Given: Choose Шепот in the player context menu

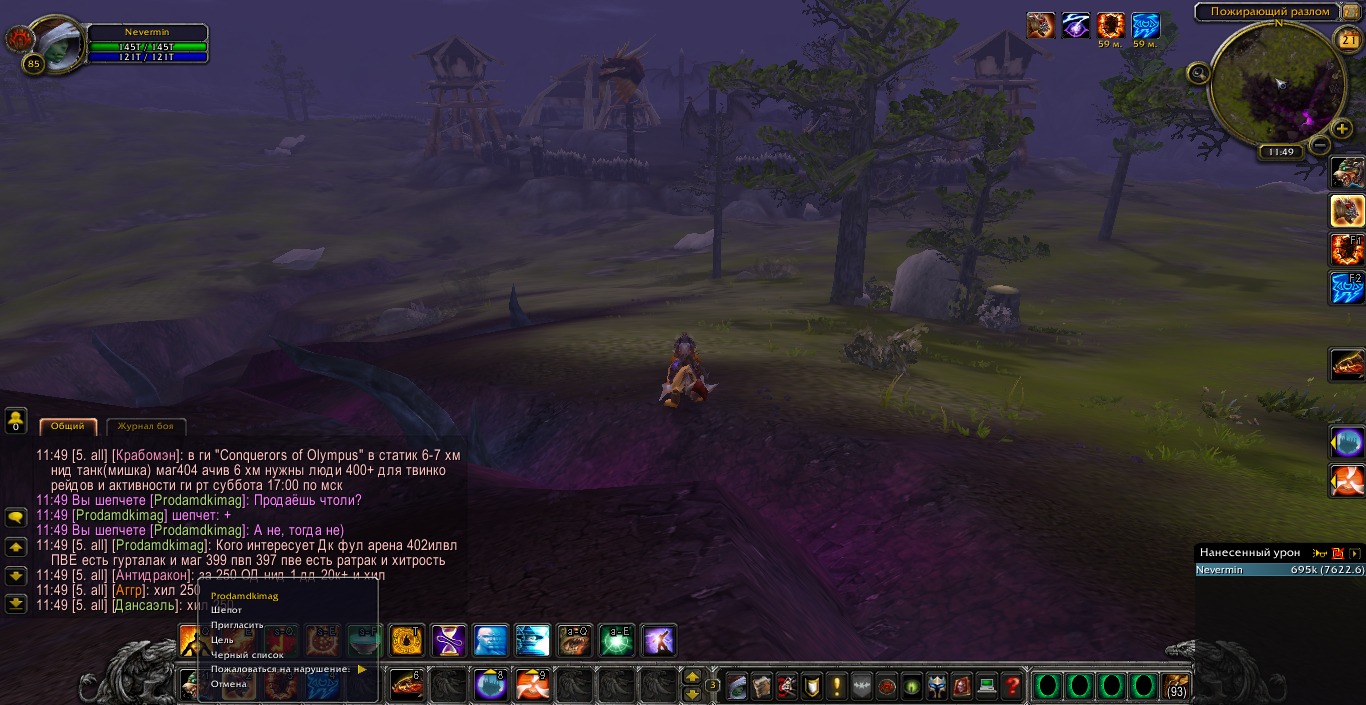Looking at the screenshot, I should [x=227, y=610].
